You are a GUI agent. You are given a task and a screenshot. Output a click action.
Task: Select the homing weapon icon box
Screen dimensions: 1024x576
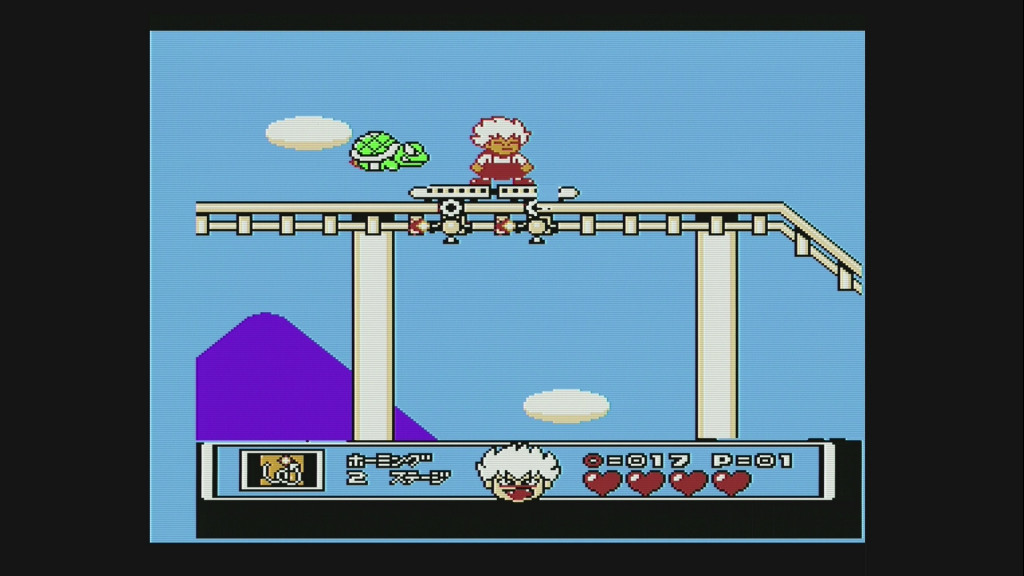(282, 470)
